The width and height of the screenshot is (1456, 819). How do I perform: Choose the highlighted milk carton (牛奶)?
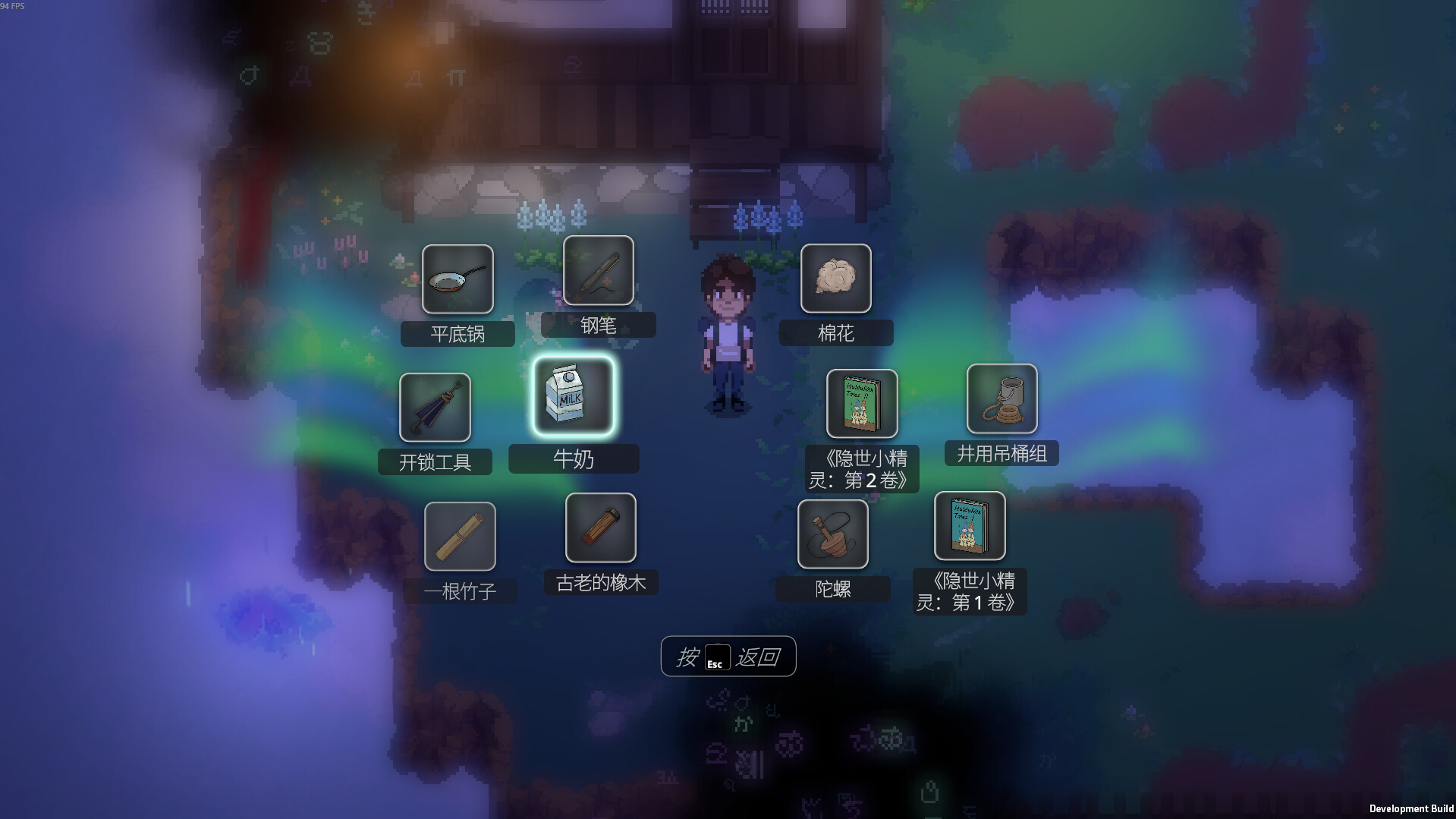click(573, 396)
